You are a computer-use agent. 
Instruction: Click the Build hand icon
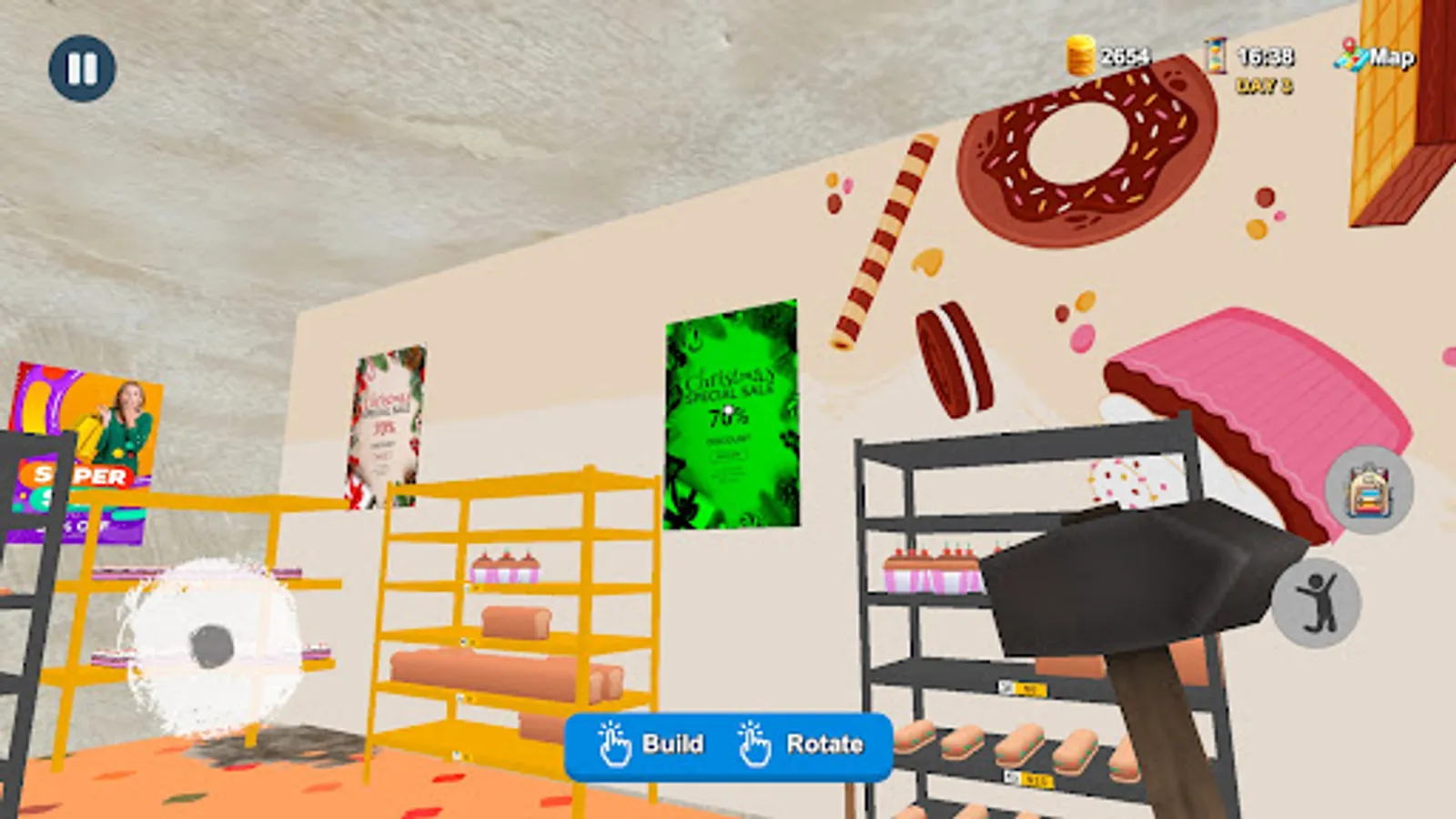[611, 744]
